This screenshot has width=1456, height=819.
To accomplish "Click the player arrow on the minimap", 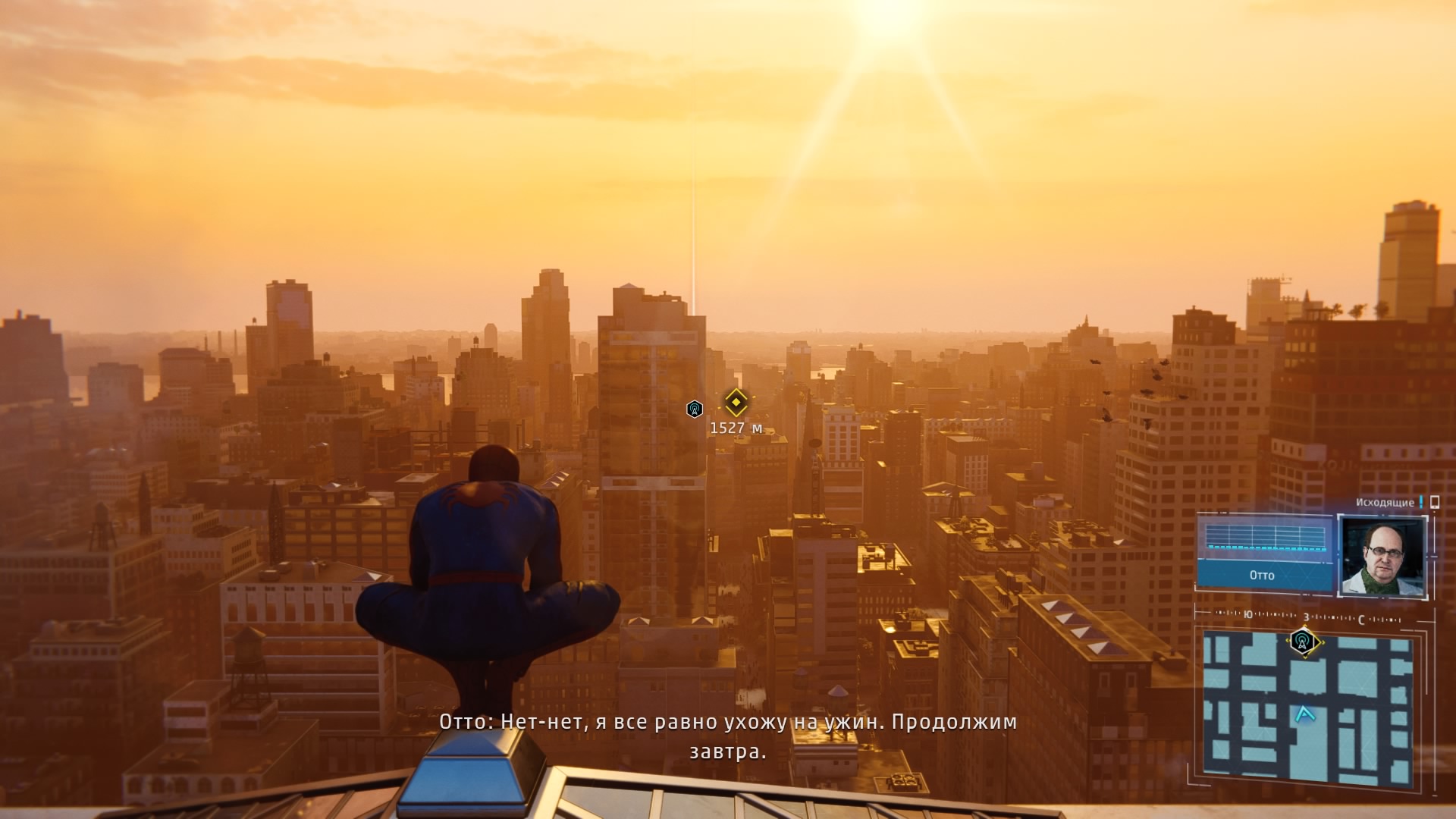I will pyautogui.click(x=1304, y=714).
